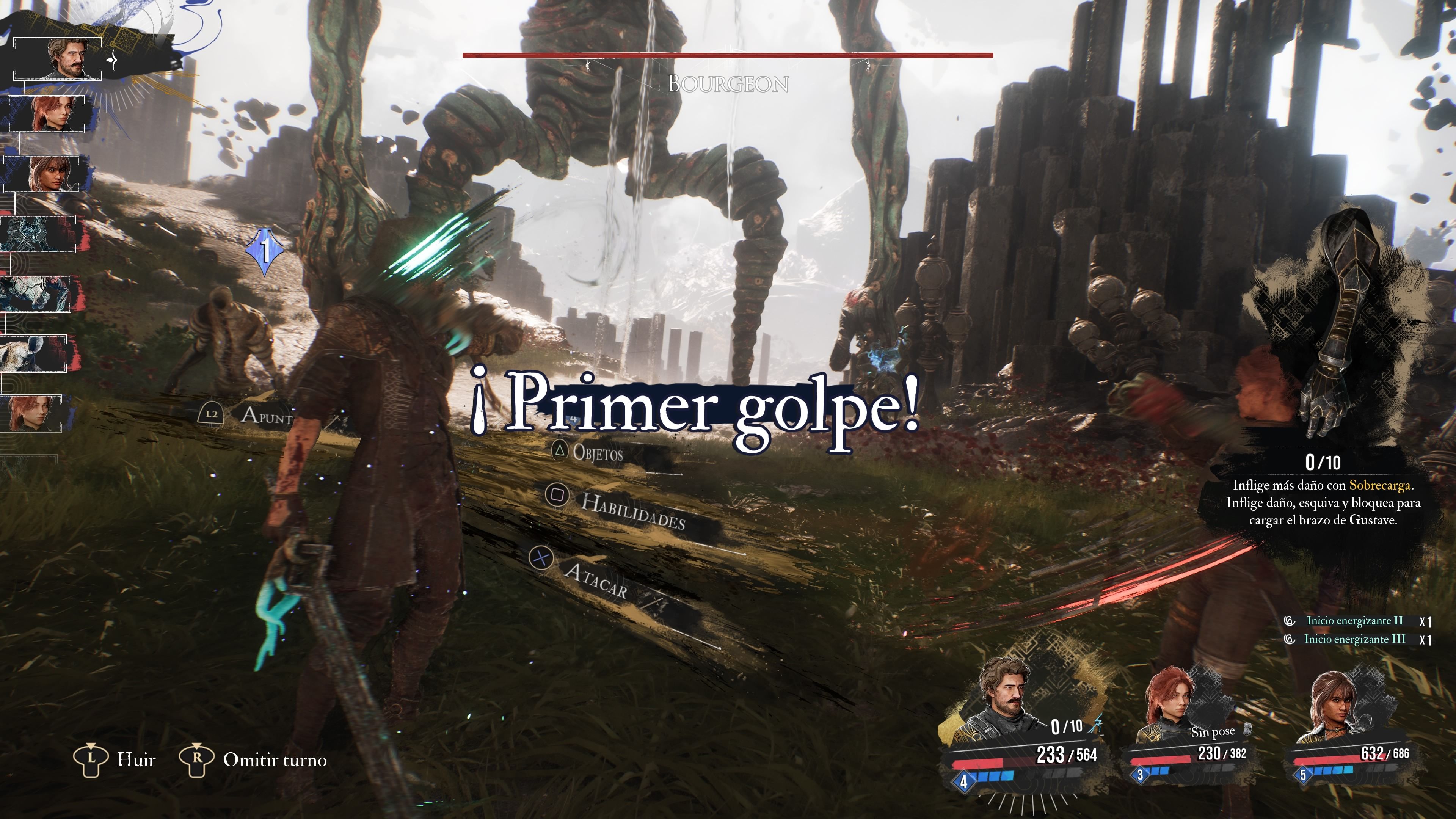Choose the Atacar command
This screenshot has width=1456, height=819.
(596, 581)
